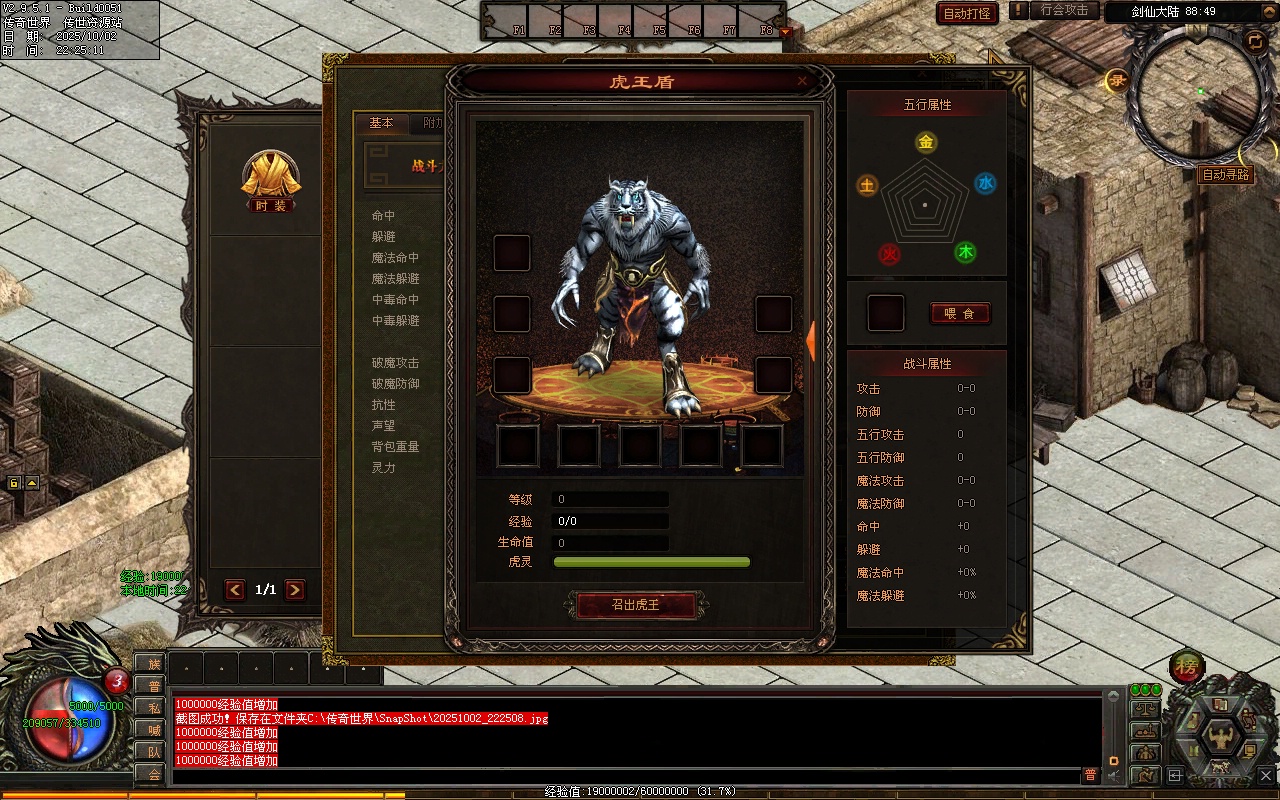1280x800 pixels.
Task: Select the 行会攻击 guild attack button
Action: pos(1064,10)
